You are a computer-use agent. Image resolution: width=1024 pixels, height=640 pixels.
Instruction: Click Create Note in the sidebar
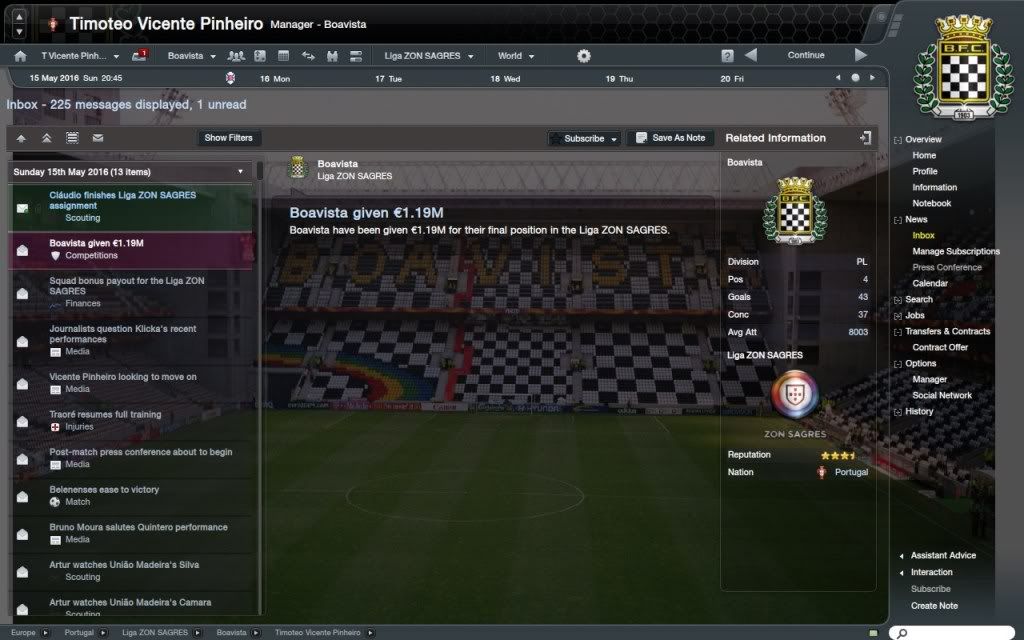tap(934, 606)
